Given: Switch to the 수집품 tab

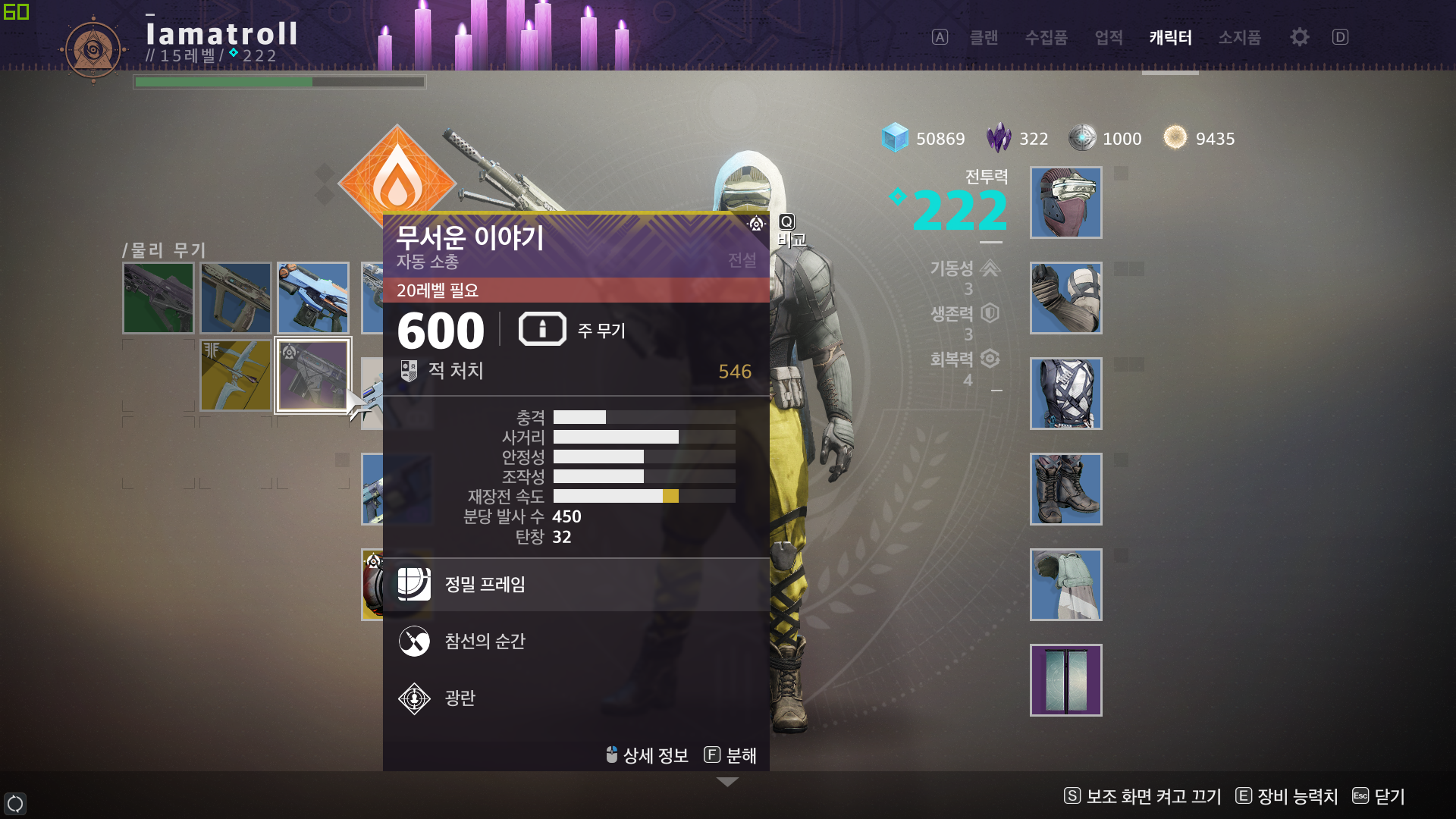Looking at the screenshot, I should click(1046, 37).
